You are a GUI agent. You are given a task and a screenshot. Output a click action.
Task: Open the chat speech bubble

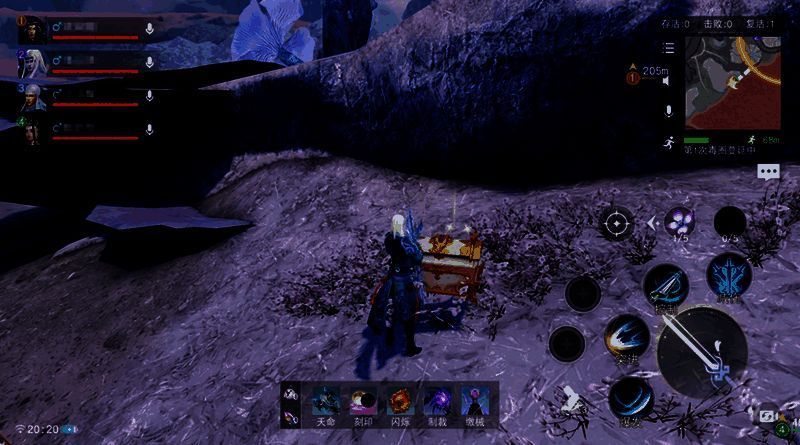click(x=768, y=171)
